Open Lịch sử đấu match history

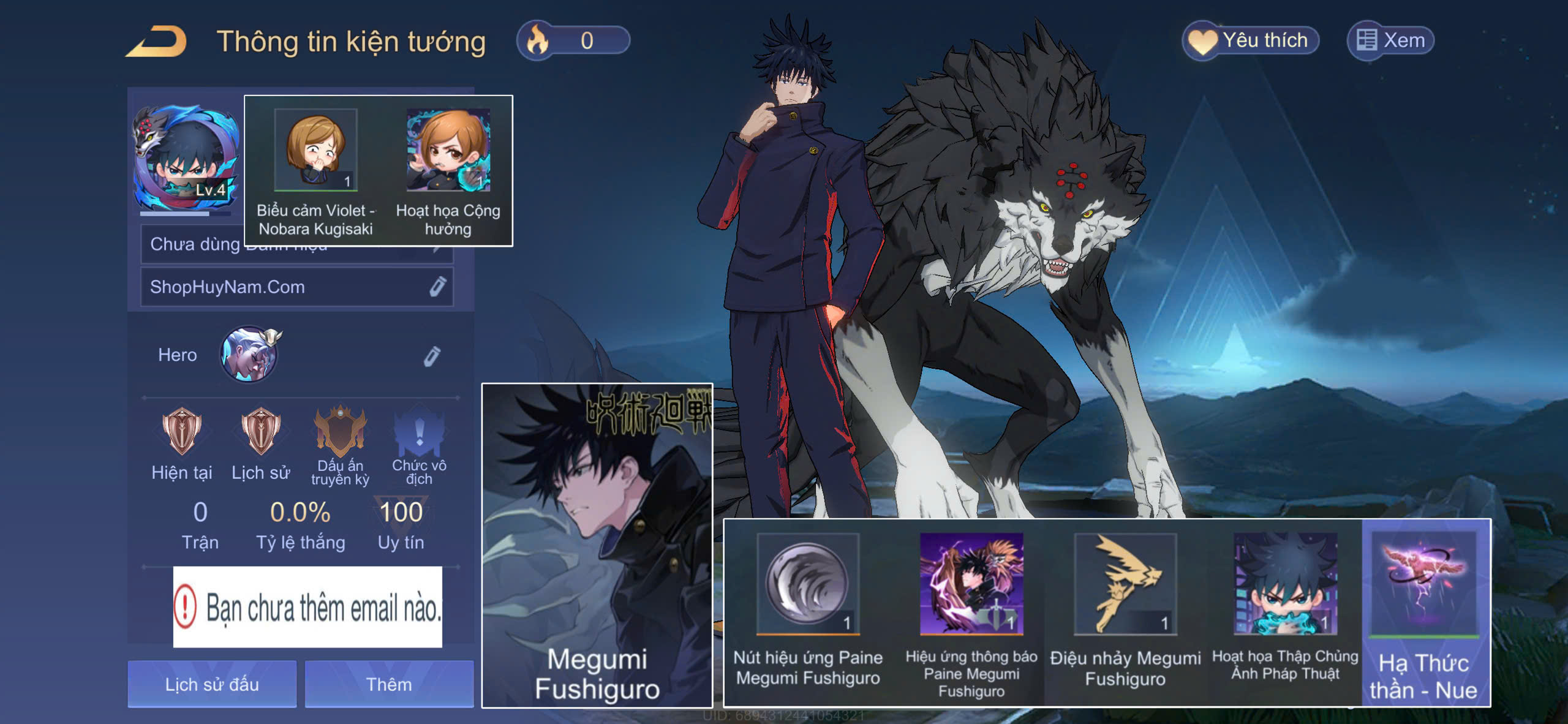tap(212, 684)
